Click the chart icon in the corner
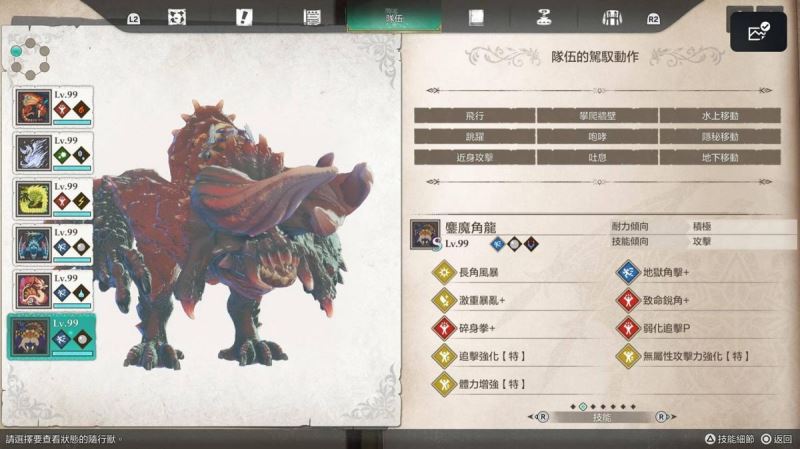The height and width of the screenshot is (449, 800). pyautogui.click(x=759, y=32)
